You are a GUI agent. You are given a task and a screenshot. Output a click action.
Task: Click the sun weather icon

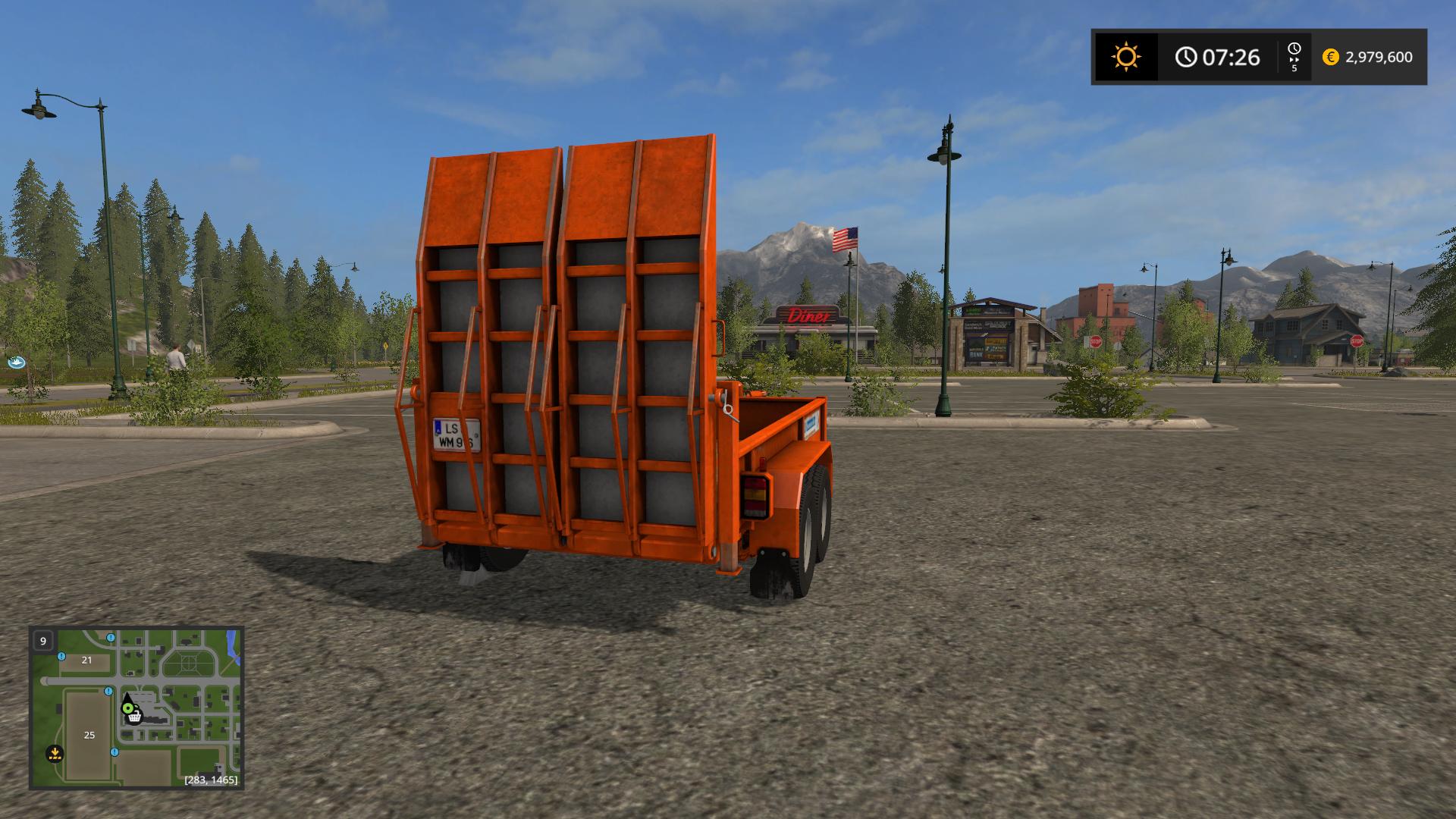coord(1125,58)
